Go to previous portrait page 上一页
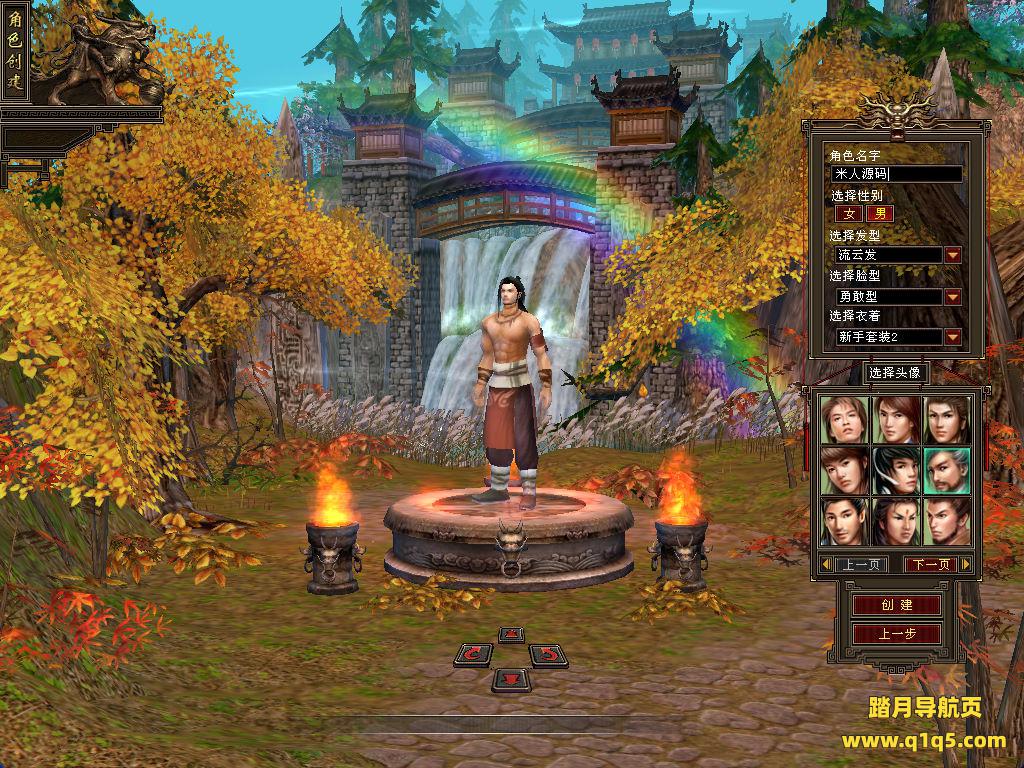Screen dimensions: 1024x768 click(860, 564)
